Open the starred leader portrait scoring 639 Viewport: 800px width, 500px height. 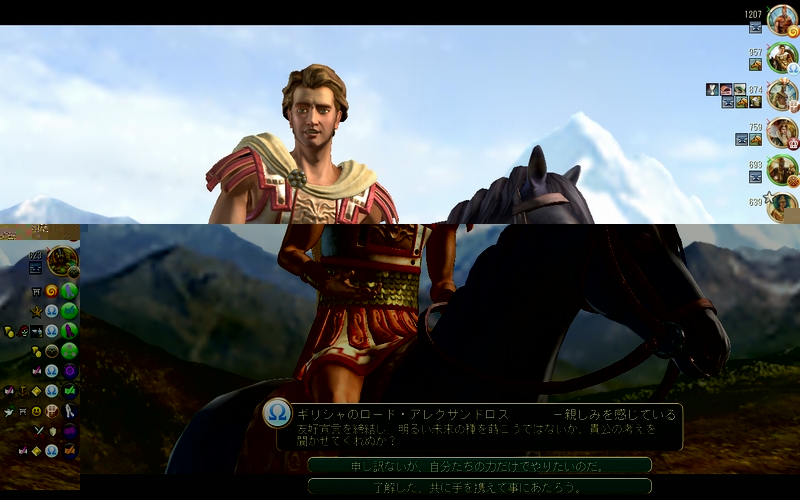click(x=784, y=205)
